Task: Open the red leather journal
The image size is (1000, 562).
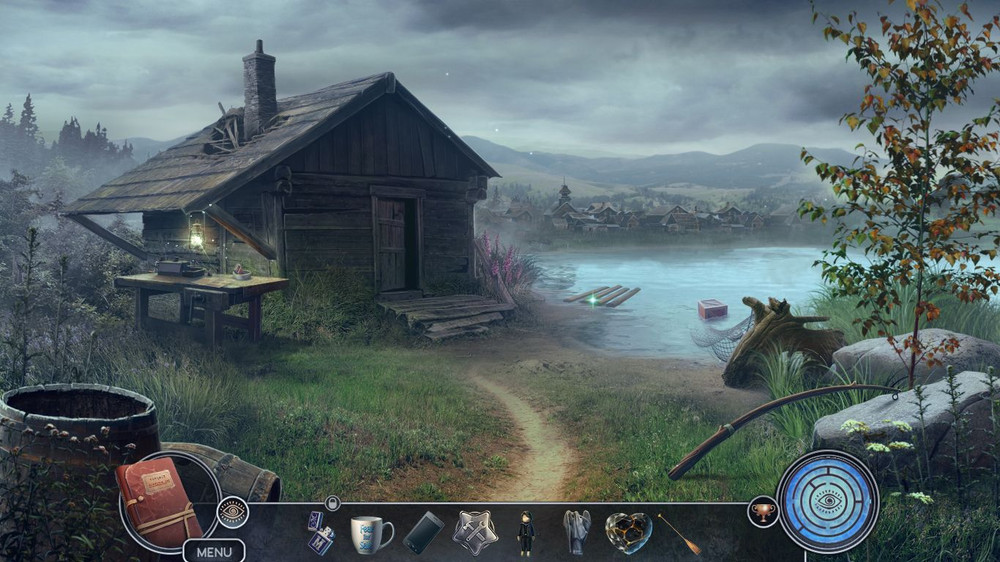Action: click(158, 501)
